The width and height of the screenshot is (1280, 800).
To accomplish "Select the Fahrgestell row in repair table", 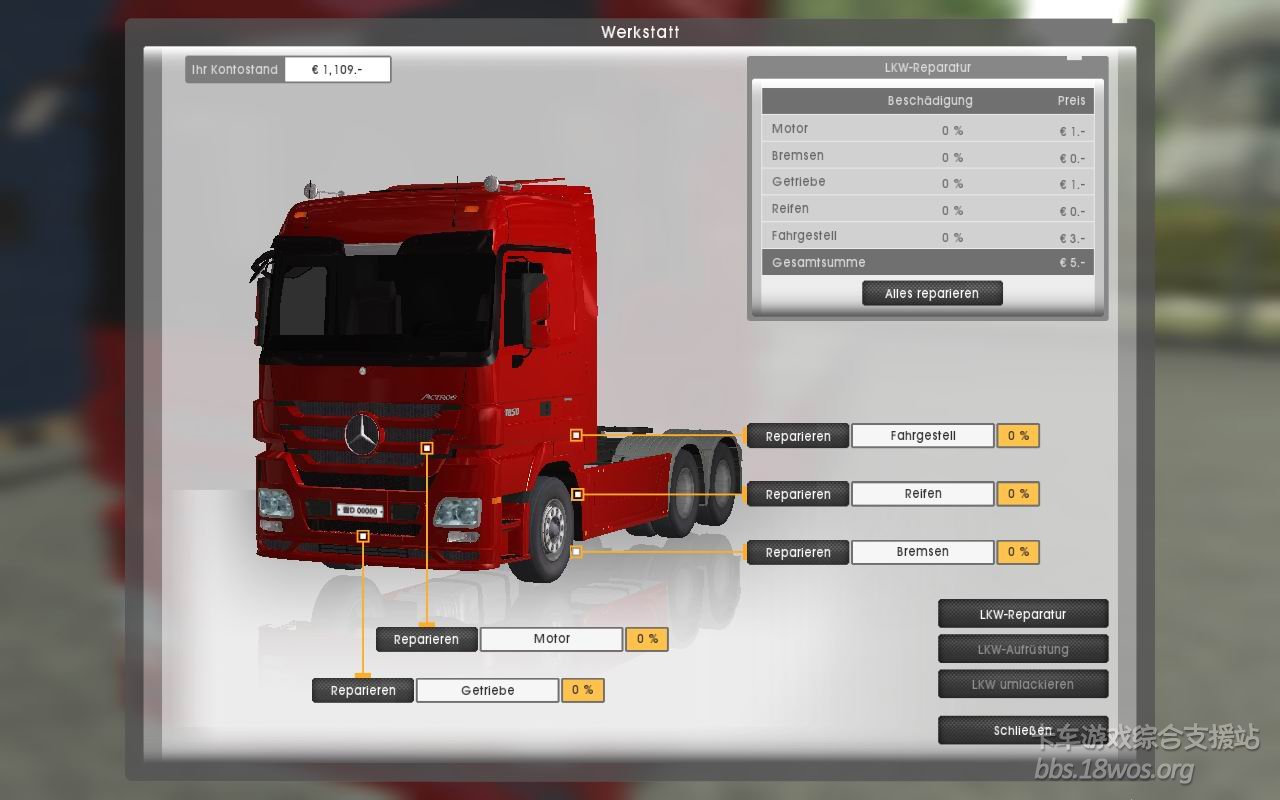I will (x=927, y=236).
